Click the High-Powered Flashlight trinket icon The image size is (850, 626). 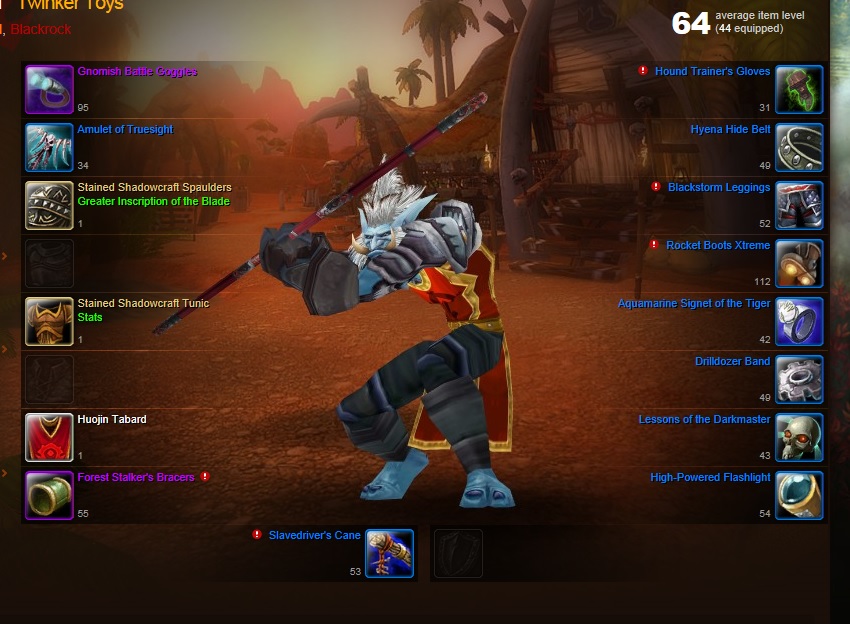(799, 496)
